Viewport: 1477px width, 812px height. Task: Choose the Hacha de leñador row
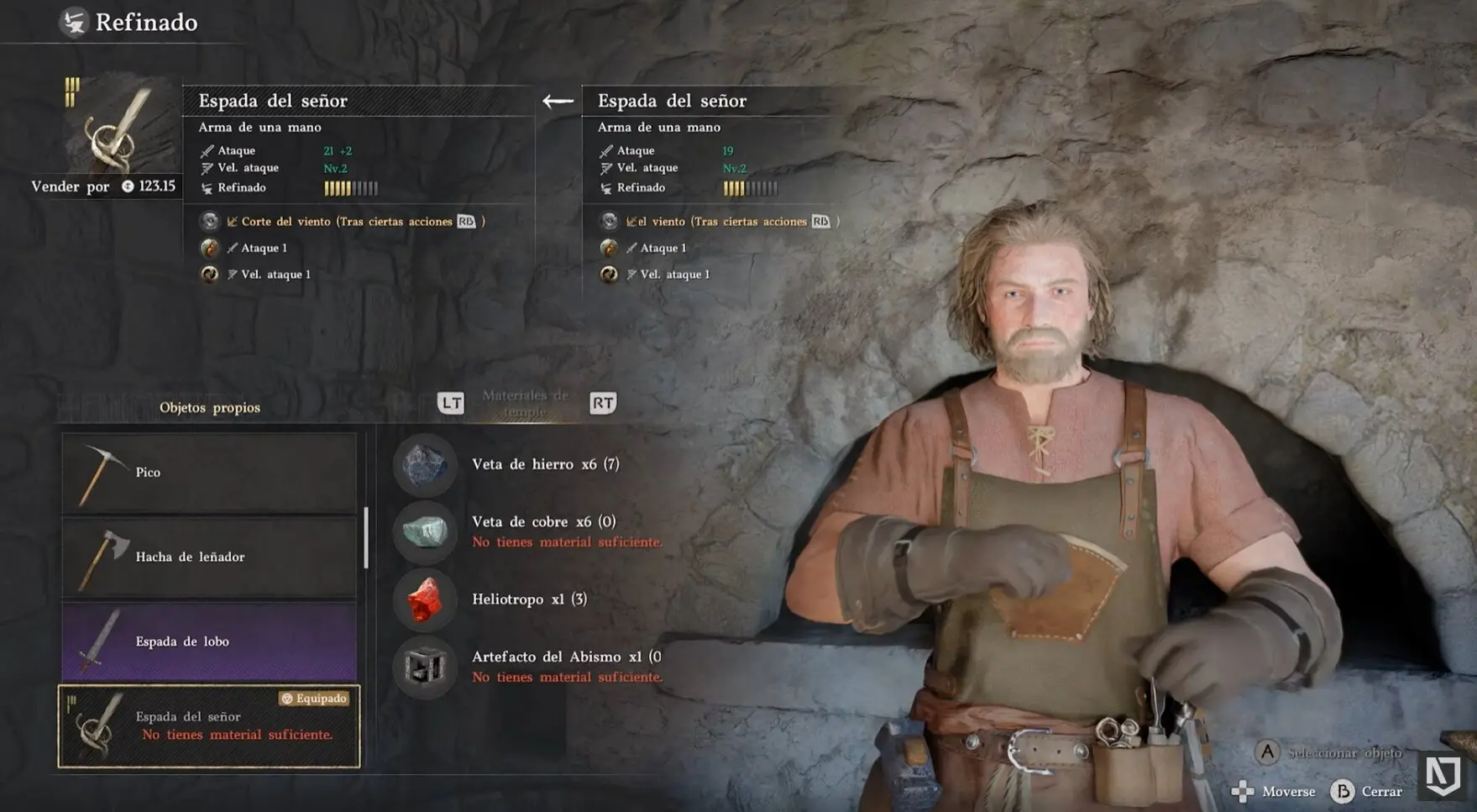click(x=209, y=557)
